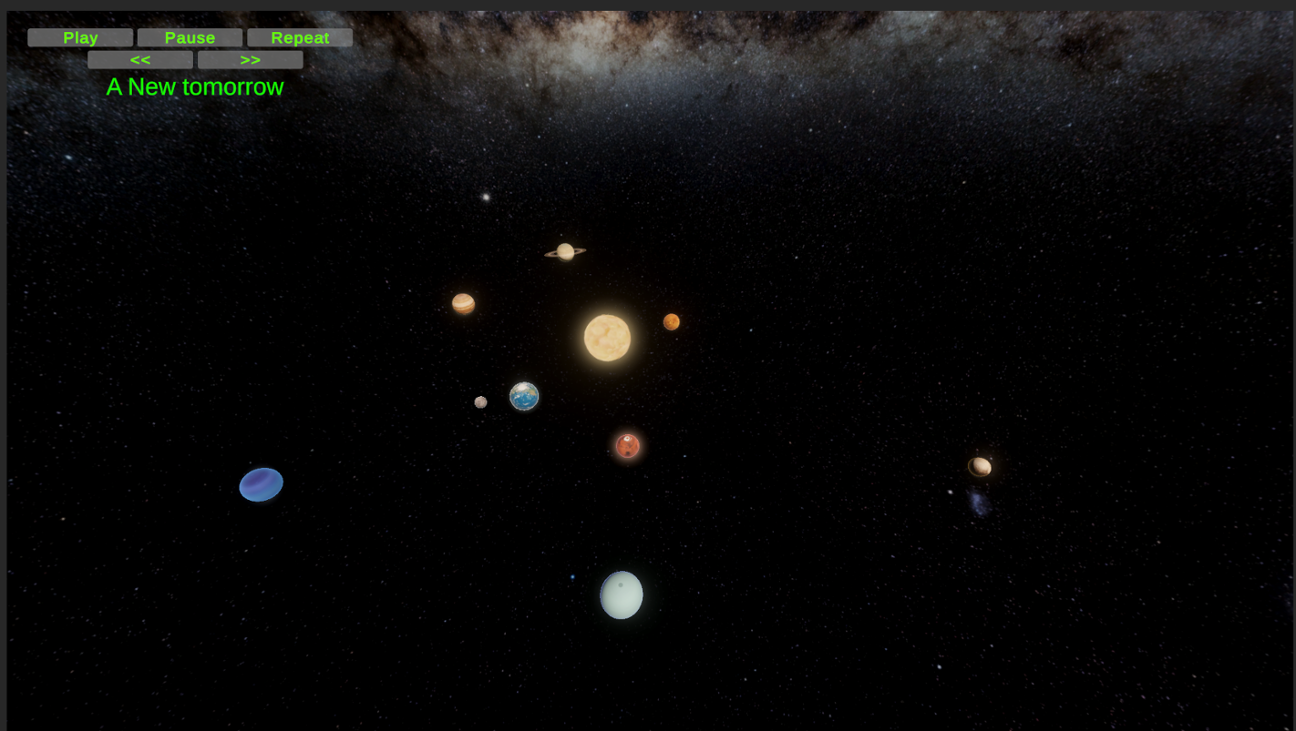Viewport: 1296px width, 731px height.
Task: Click the bright star above Saturn
Action: point(487,198)
